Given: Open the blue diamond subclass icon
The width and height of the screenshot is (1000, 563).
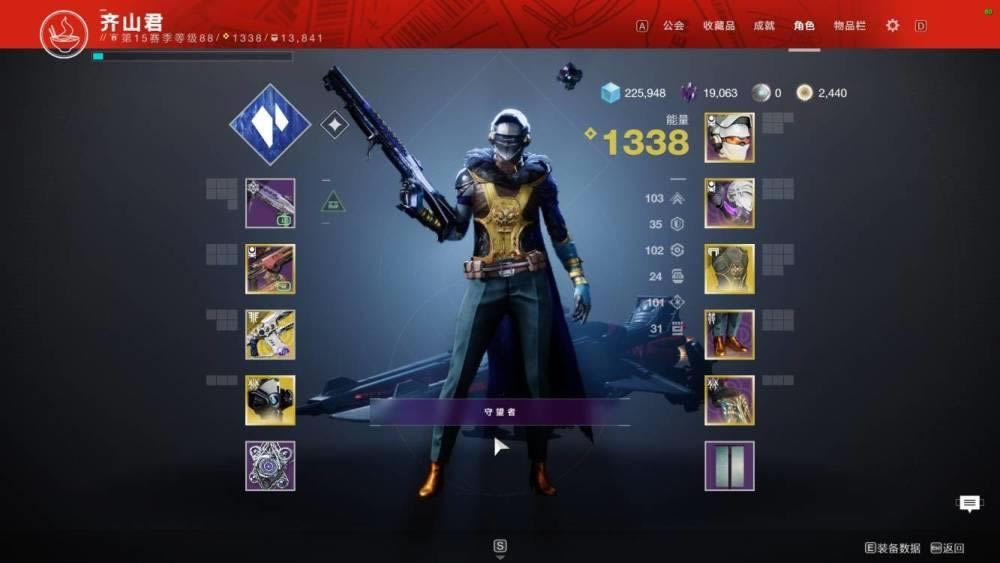Looking at the screenshot, I should pyautogui.click(x=270, y=124).
